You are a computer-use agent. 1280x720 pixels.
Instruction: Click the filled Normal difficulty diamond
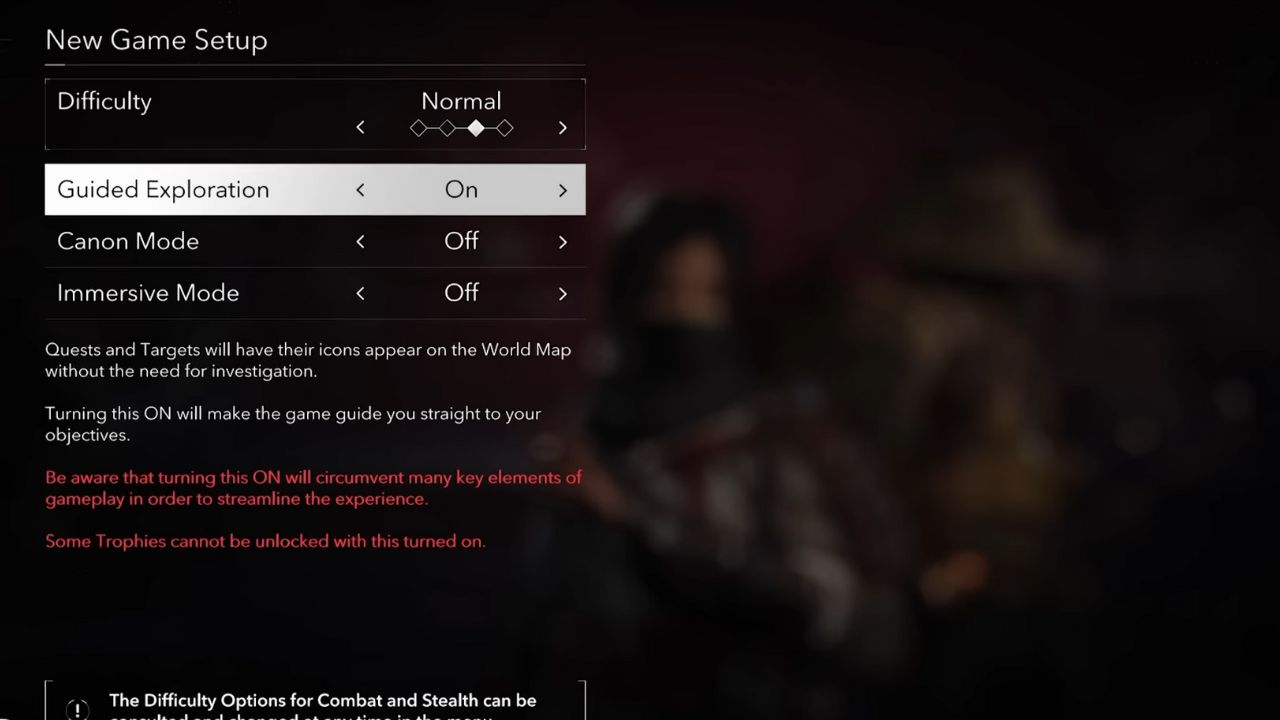[476, 128]
